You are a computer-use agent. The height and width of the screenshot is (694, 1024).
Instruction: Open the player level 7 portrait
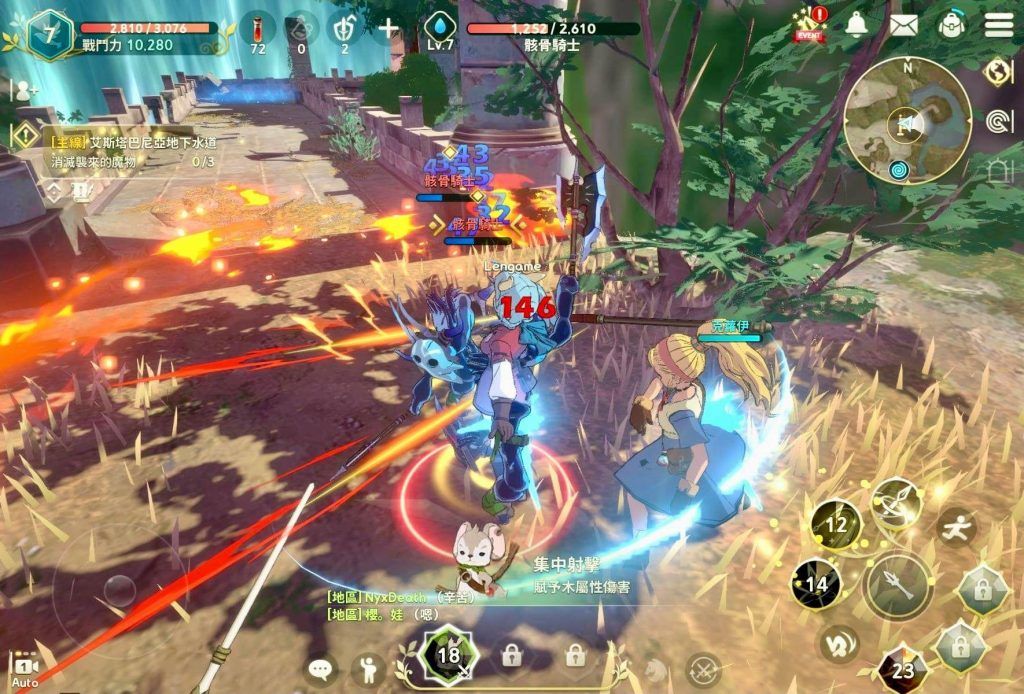point(48,35)
